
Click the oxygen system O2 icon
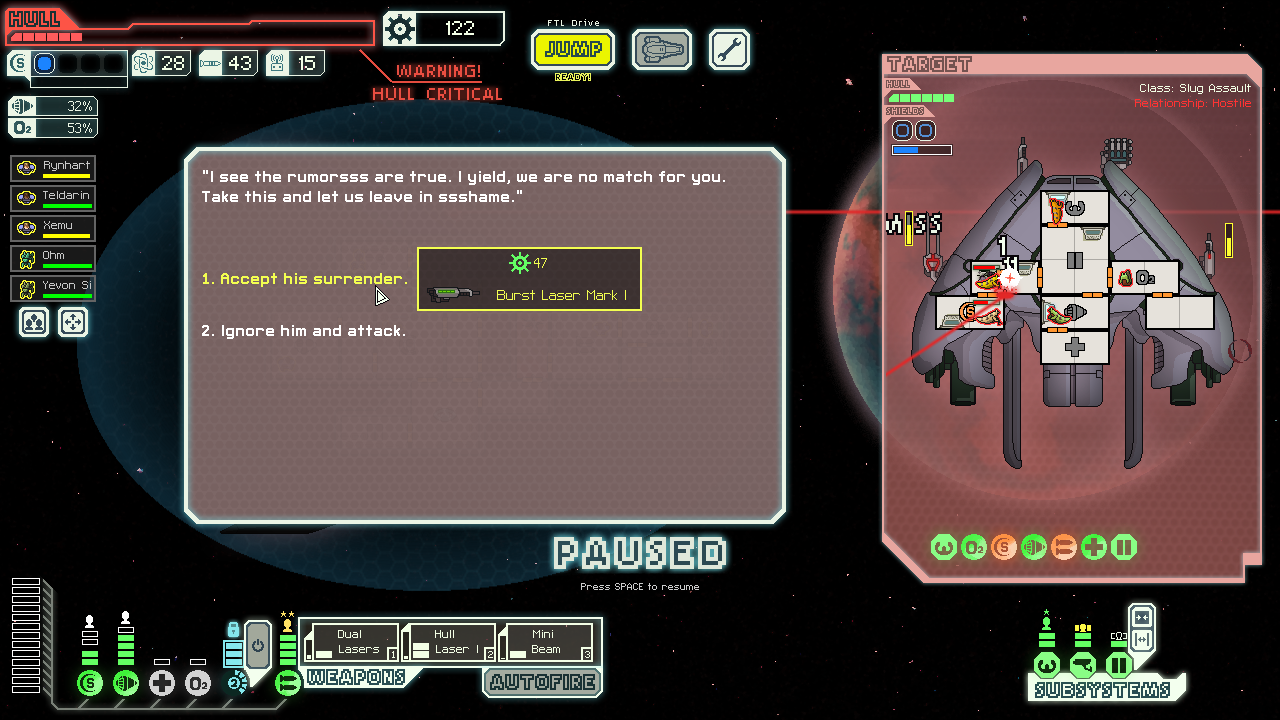(x=198, y=683)
